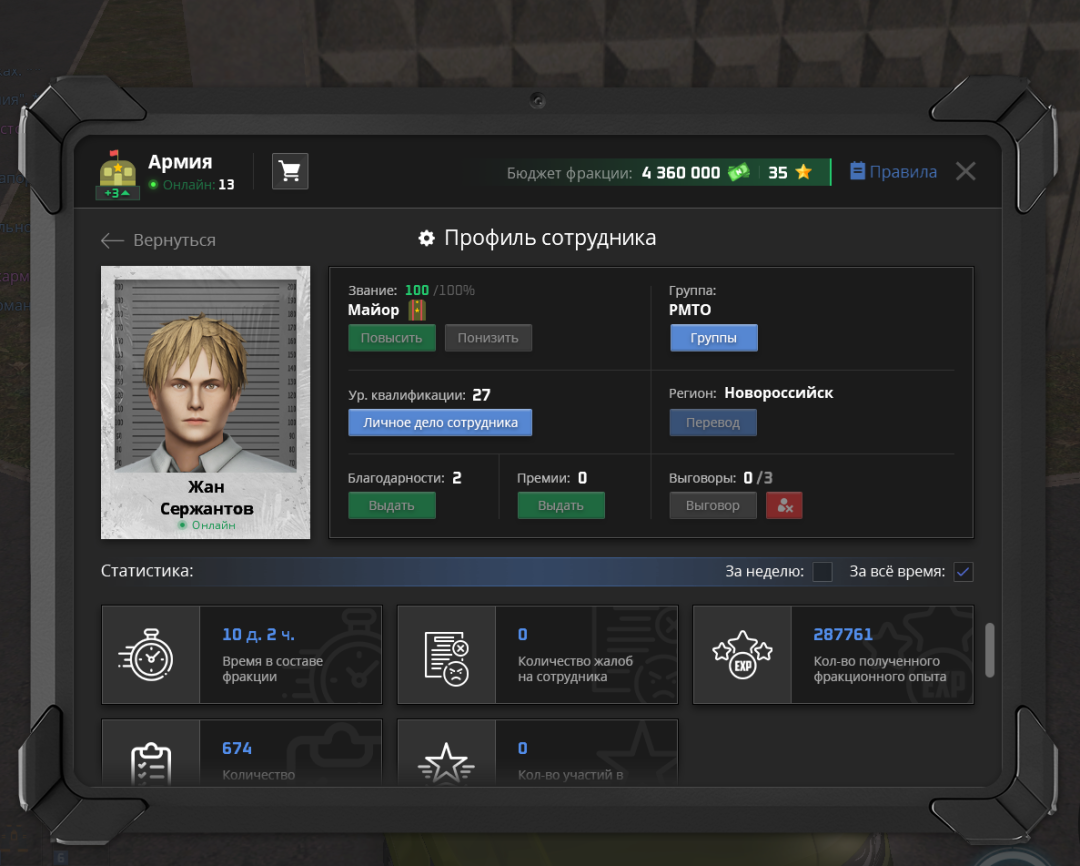Give a commendation under Благодарности
The image size is (1080, 866).
[x=392, y=506]
